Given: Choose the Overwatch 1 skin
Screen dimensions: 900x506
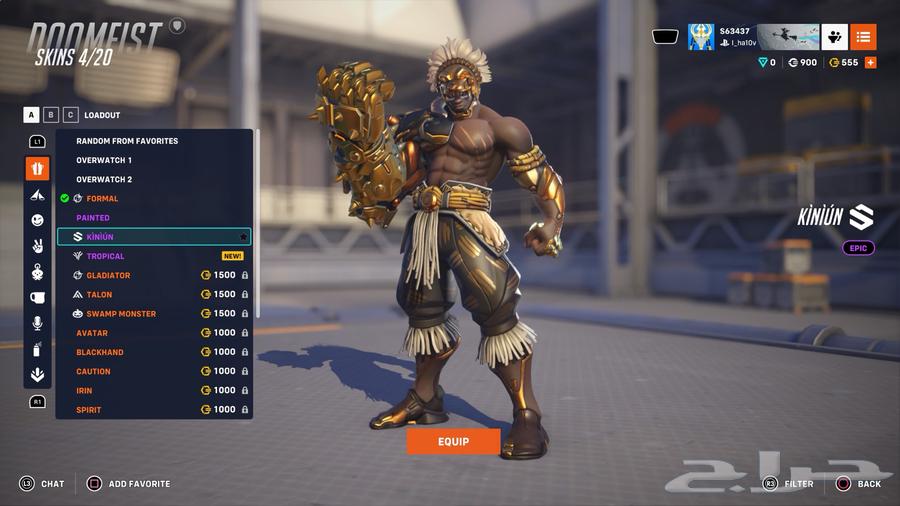Looking at the screenshot, I should click(x=104, y=160).
